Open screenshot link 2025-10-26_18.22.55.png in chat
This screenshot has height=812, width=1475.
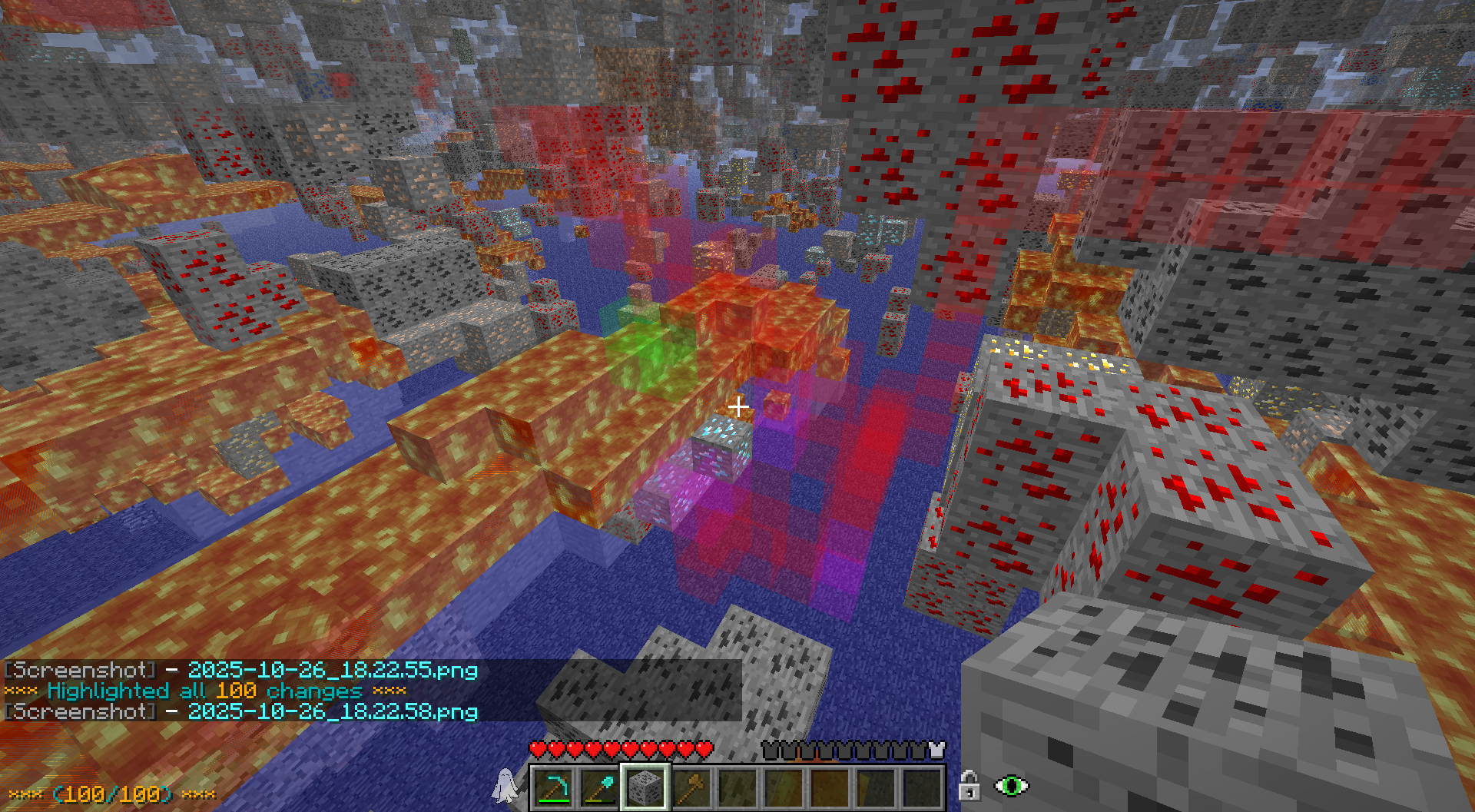coord(333,671)
